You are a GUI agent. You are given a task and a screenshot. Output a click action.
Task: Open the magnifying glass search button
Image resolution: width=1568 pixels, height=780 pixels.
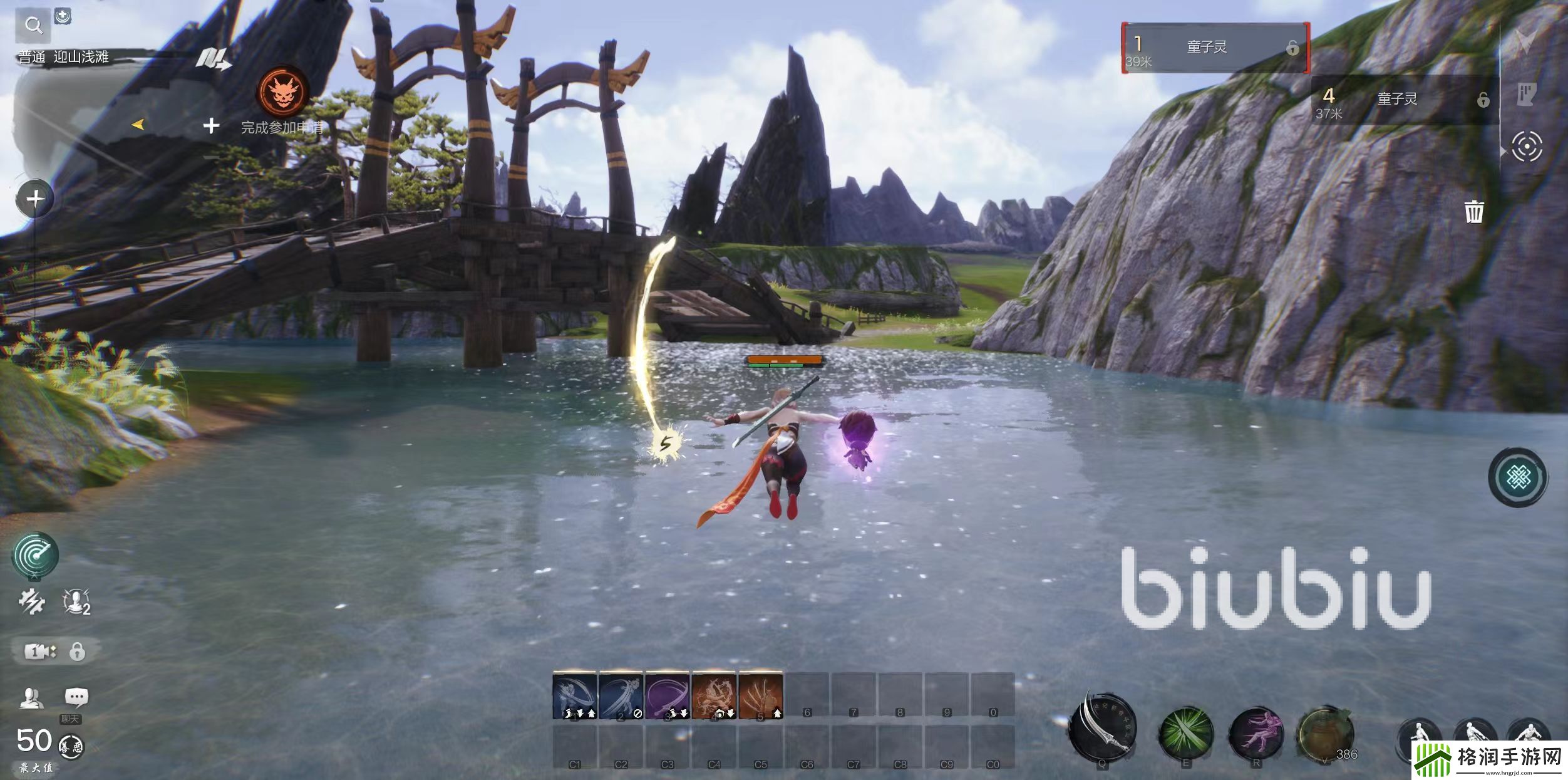coord(33,26)
